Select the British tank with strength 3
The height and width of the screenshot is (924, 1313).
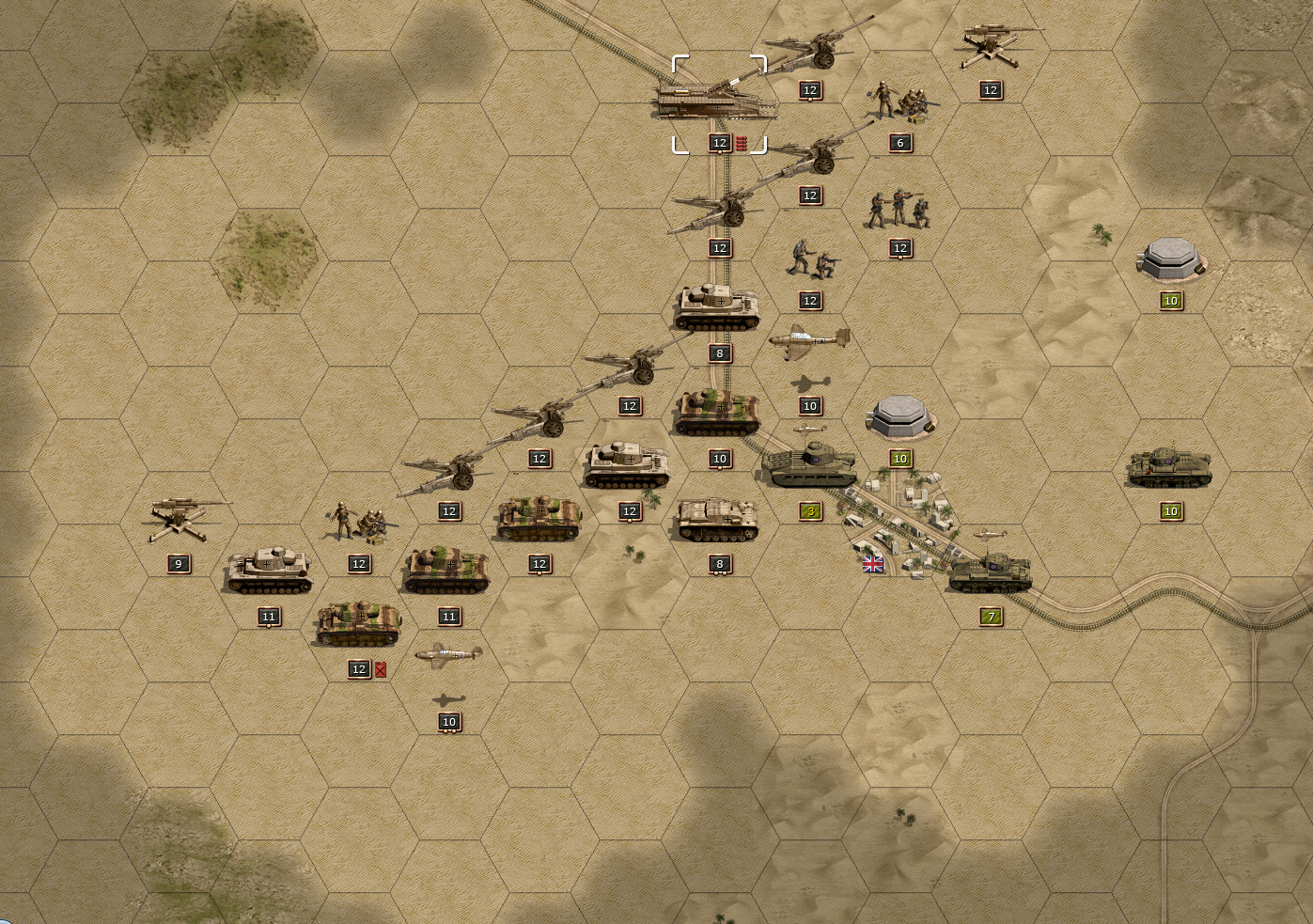click(x=809, y=466)
